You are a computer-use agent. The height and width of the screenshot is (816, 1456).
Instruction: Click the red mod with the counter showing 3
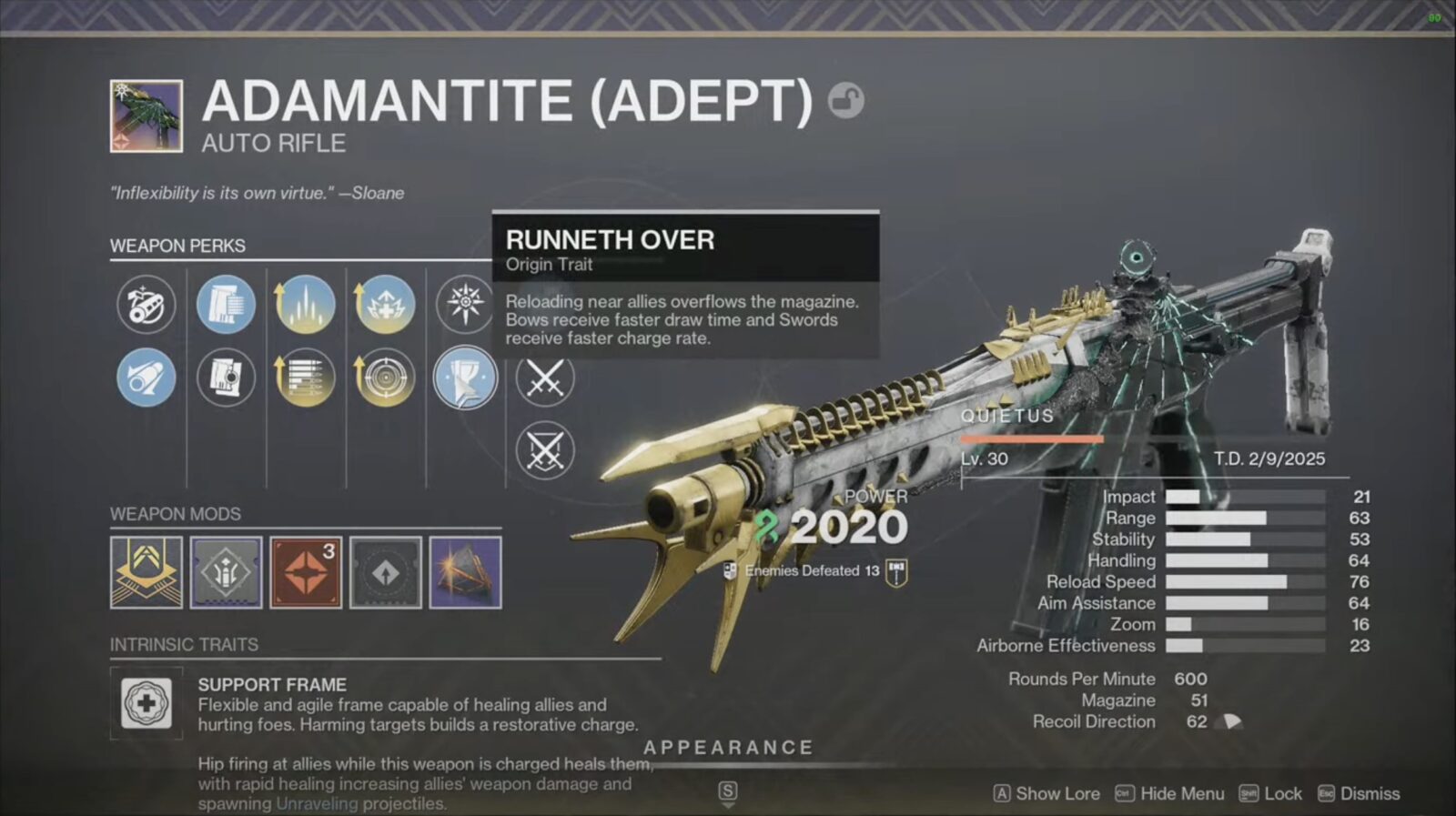(305, 573)
